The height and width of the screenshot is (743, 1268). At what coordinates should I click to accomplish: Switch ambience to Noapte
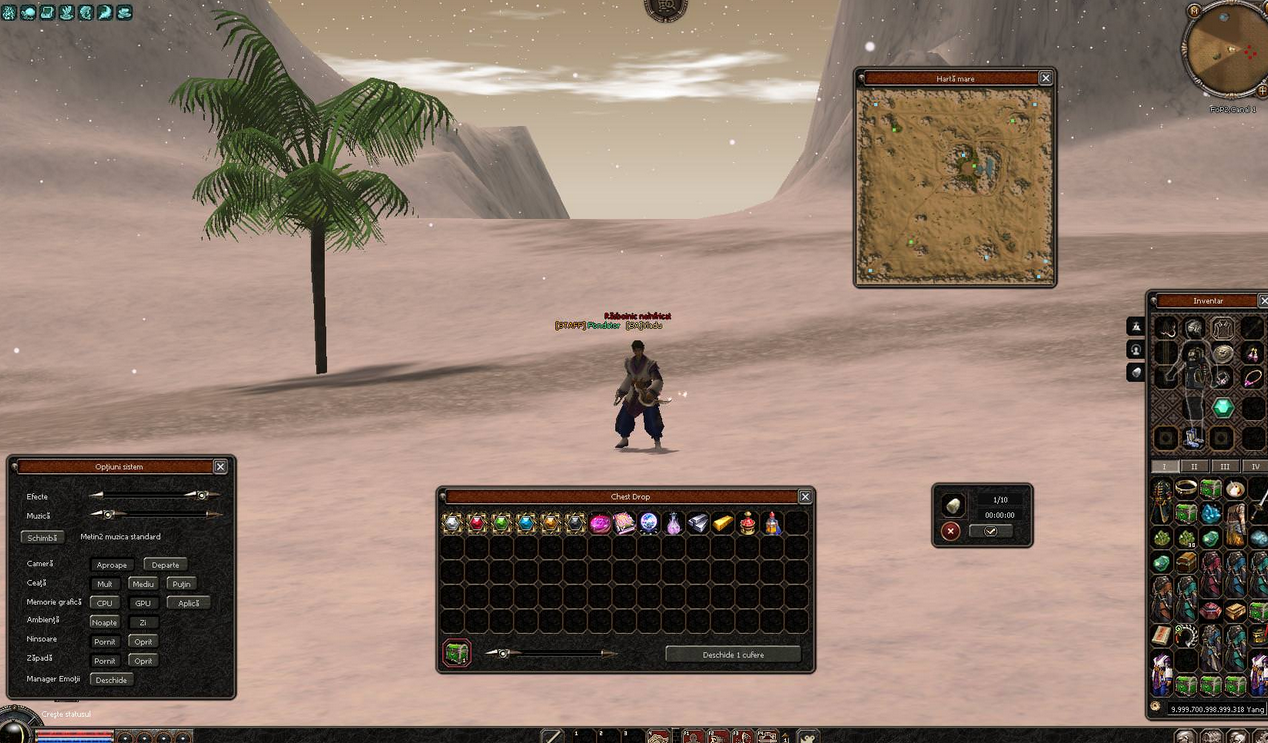pyautogui.click(x=104, y=622)
